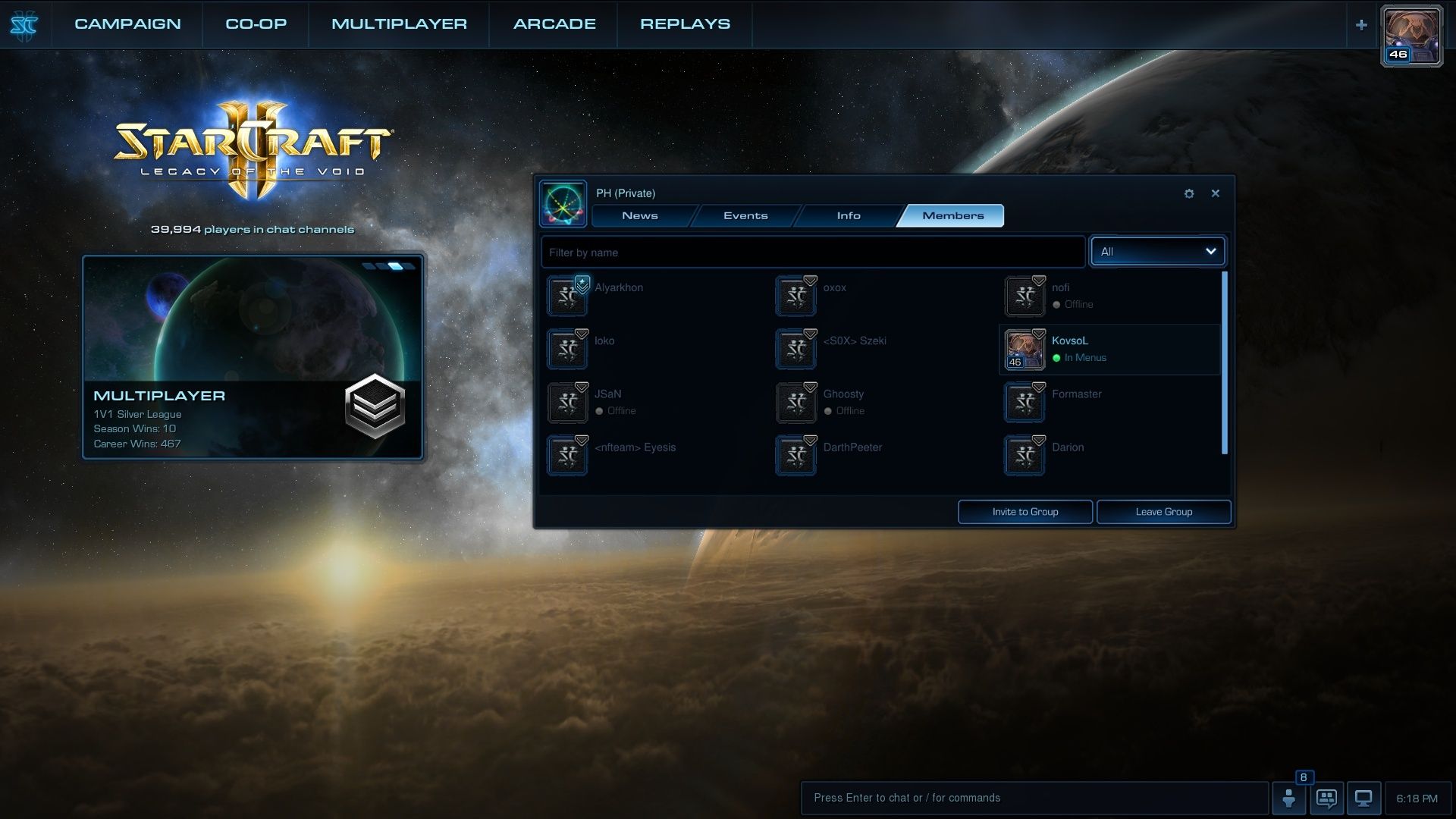The height and width of the screenshot is (819, 1456).
Task: Open the Campaign menu
Action: coord(127,24)
